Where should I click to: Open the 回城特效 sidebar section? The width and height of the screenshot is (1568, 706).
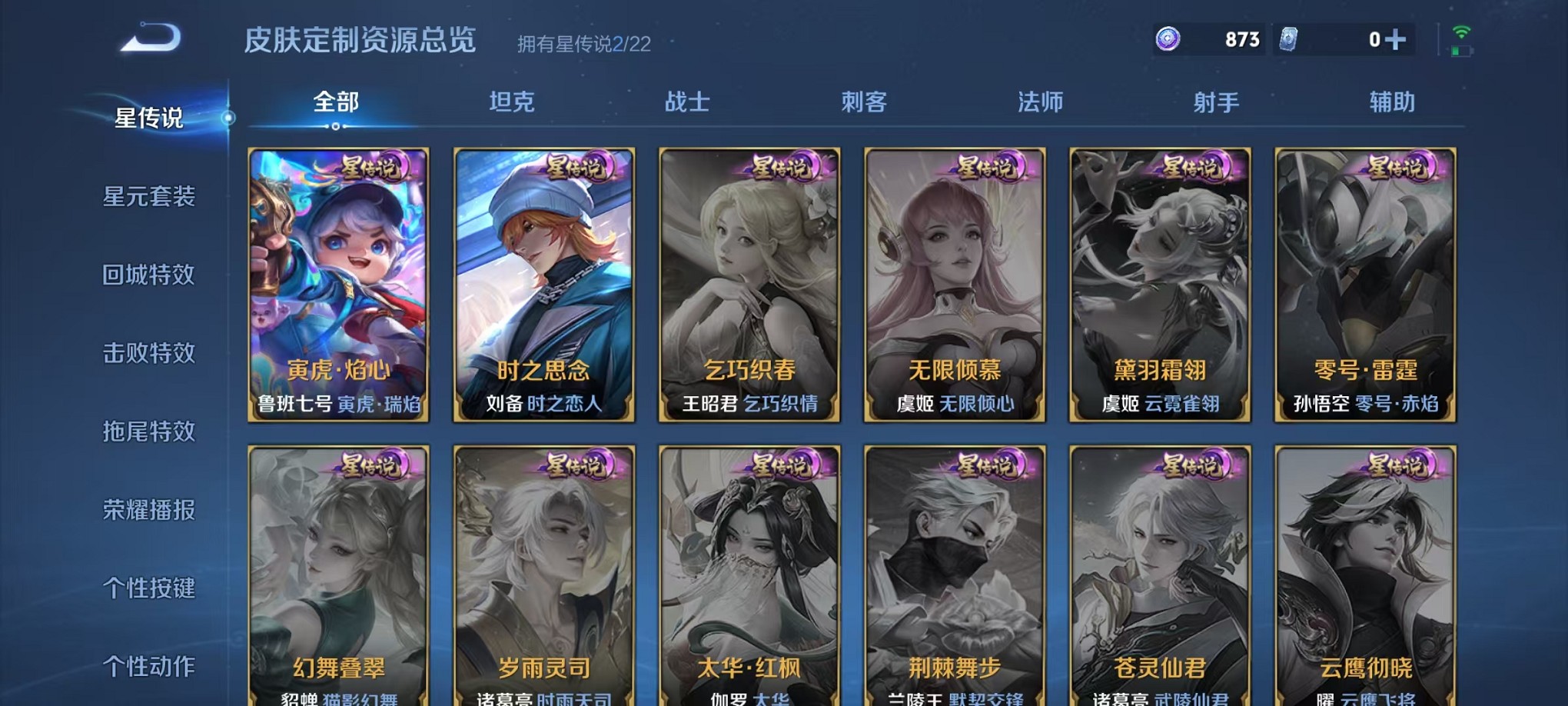click(x=151, y=275)
